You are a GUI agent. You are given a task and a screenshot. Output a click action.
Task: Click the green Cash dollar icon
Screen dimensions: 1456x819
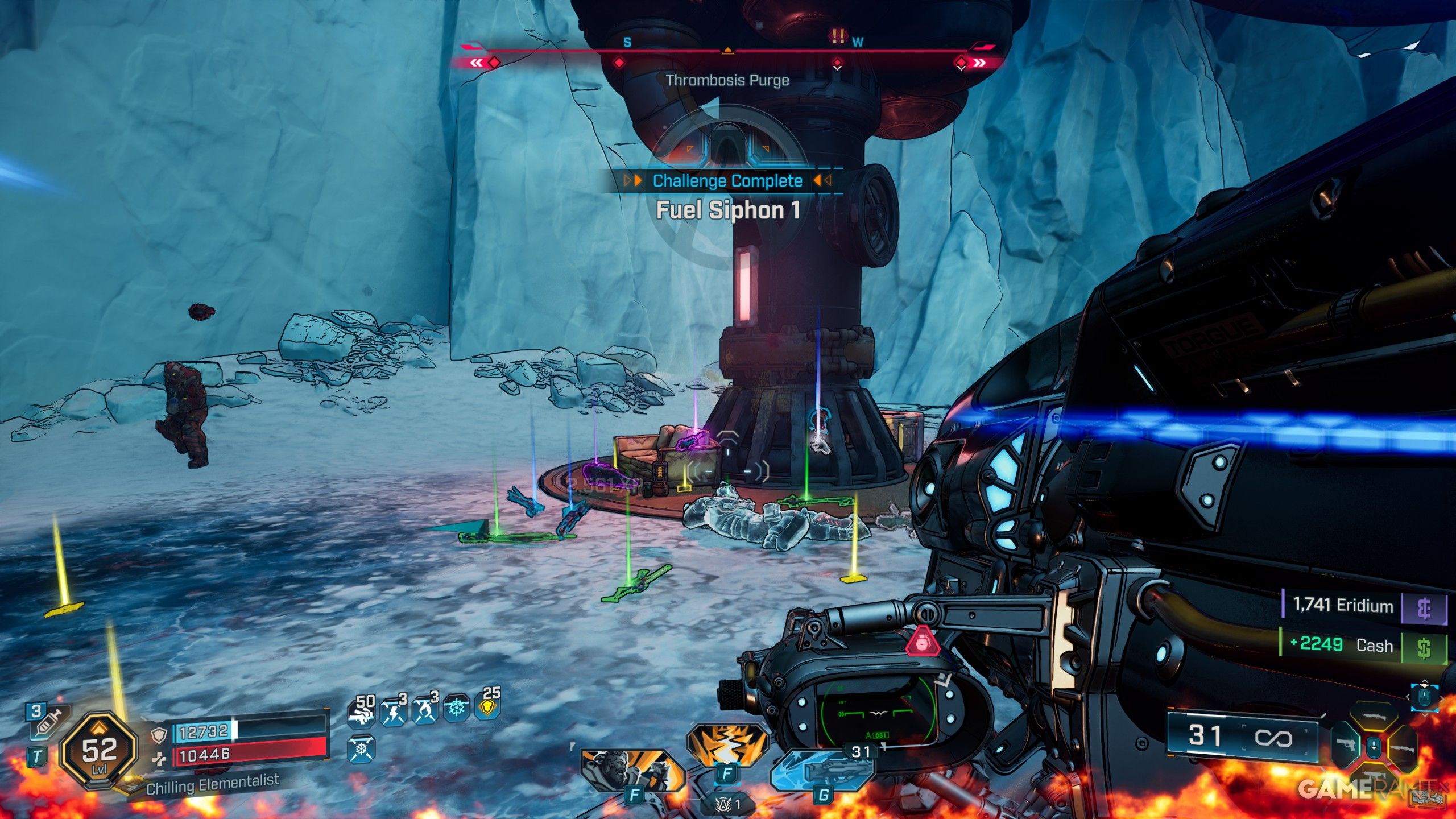click(1424, 648)
